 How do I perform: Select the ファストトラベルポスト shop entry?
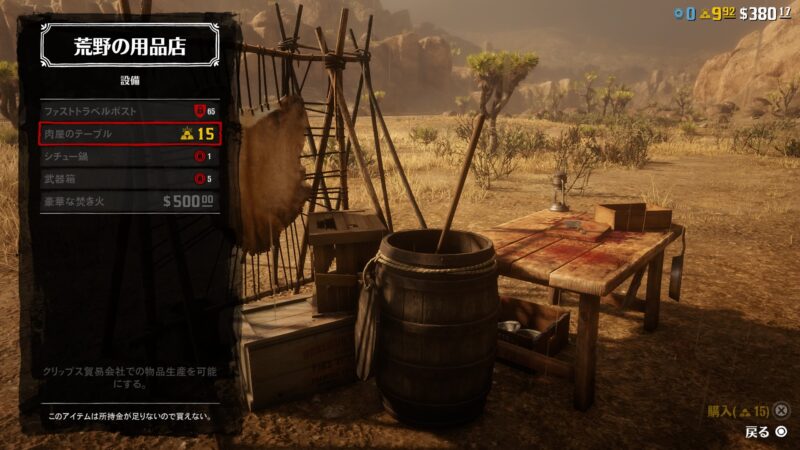(x=129, y=111)
